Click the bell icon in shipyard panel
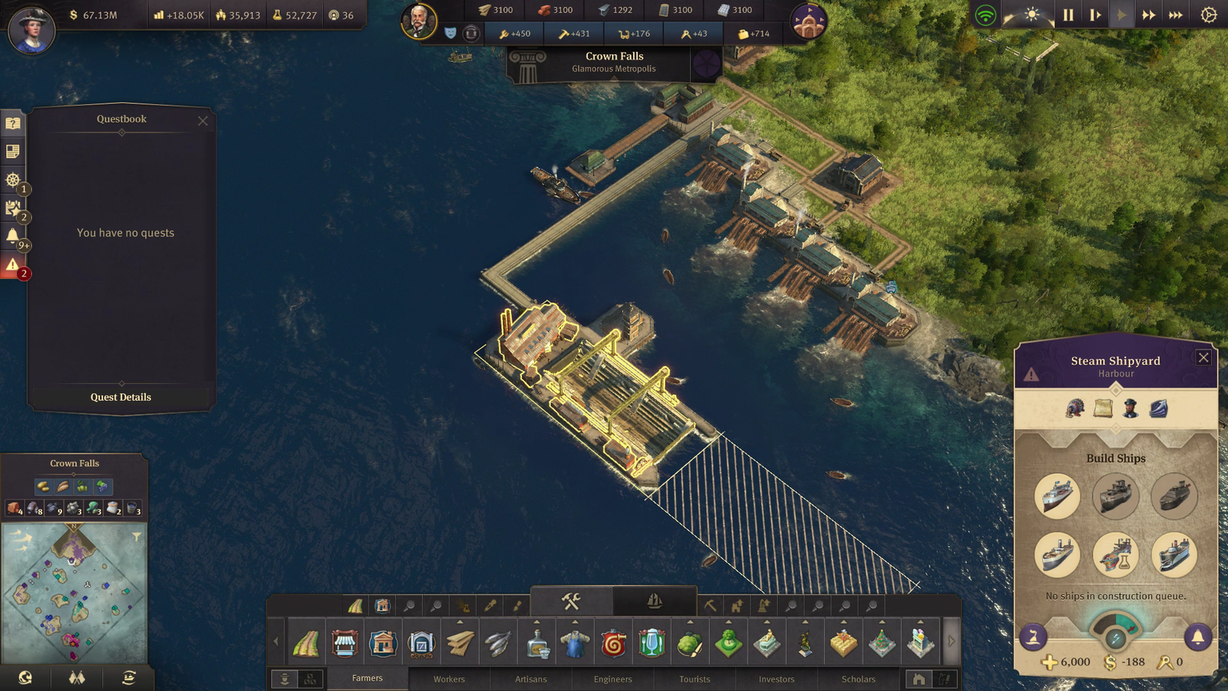 (x=1197, y=637)
